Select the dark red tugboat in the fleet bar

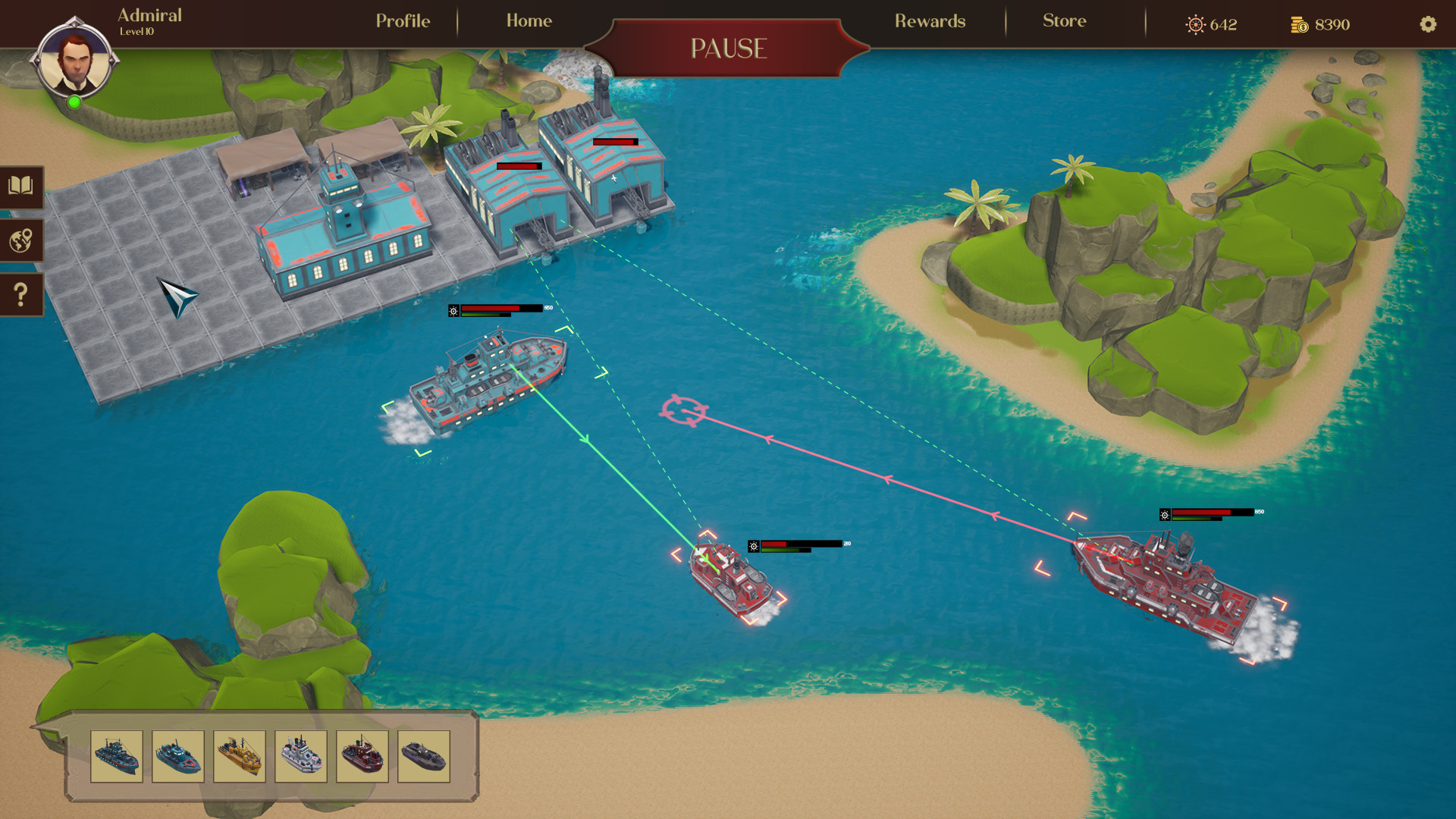pos(362,757)
